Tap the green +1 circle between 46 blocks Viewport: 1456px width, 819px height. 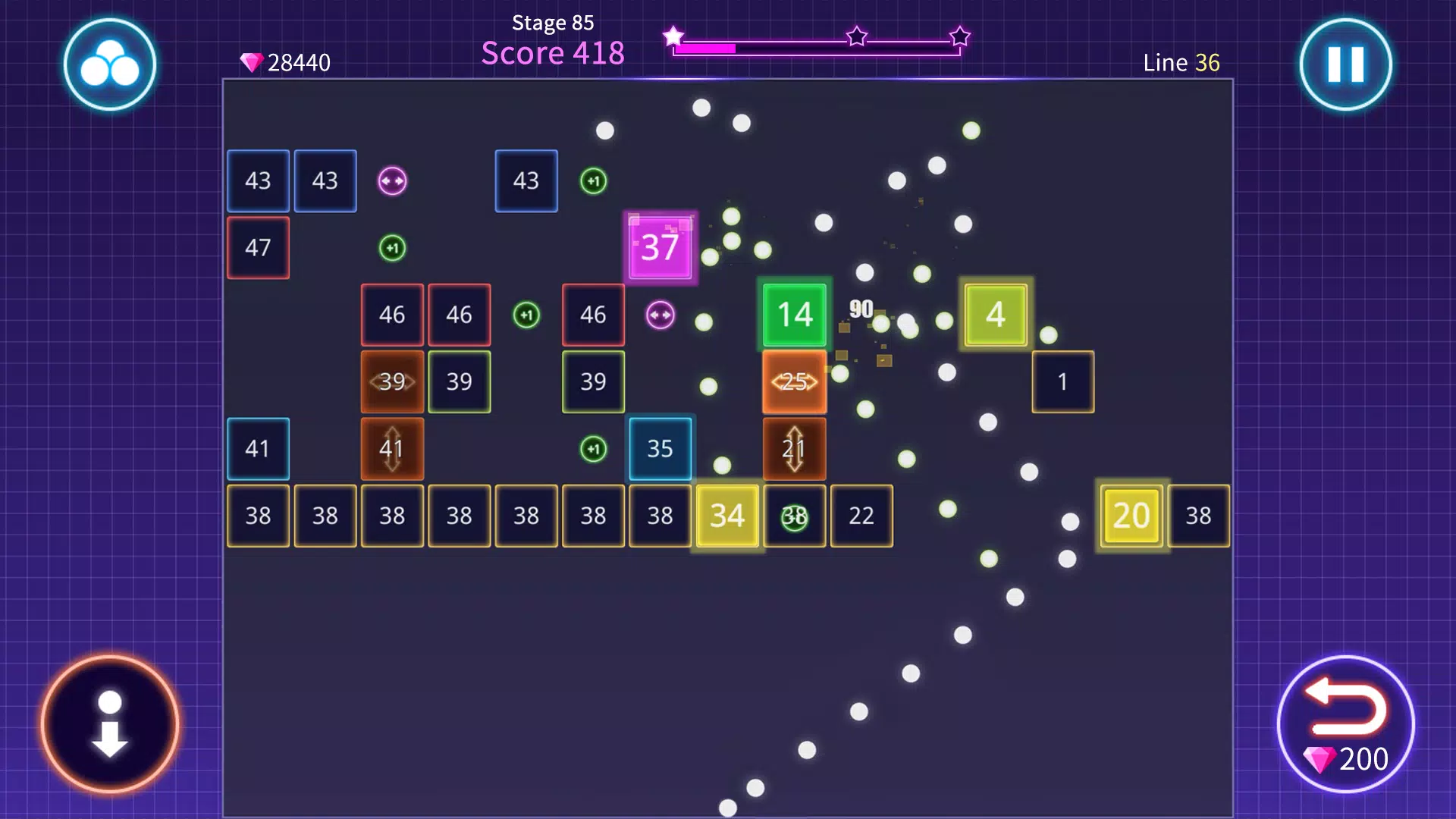pyautogui.click(x=527, y=315)
